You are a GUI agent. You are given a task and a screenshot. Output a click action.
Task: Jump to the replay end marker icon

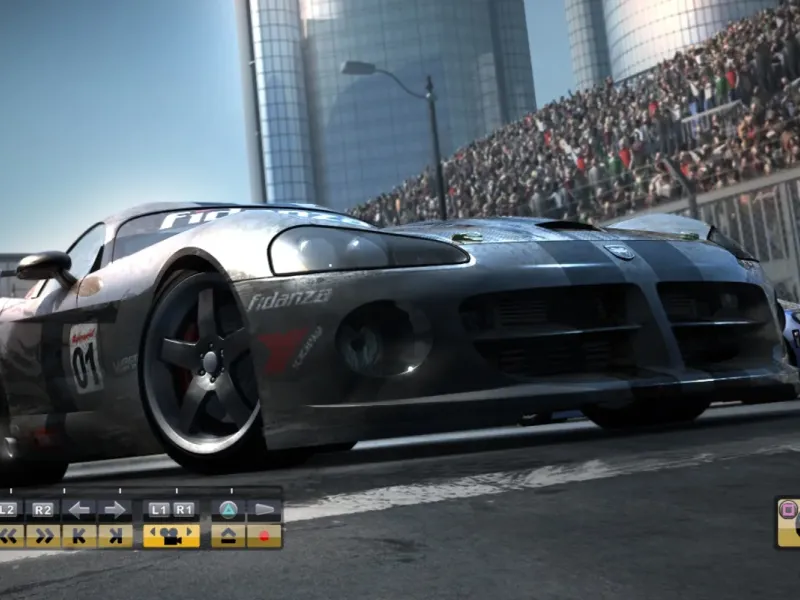[115, 536]
